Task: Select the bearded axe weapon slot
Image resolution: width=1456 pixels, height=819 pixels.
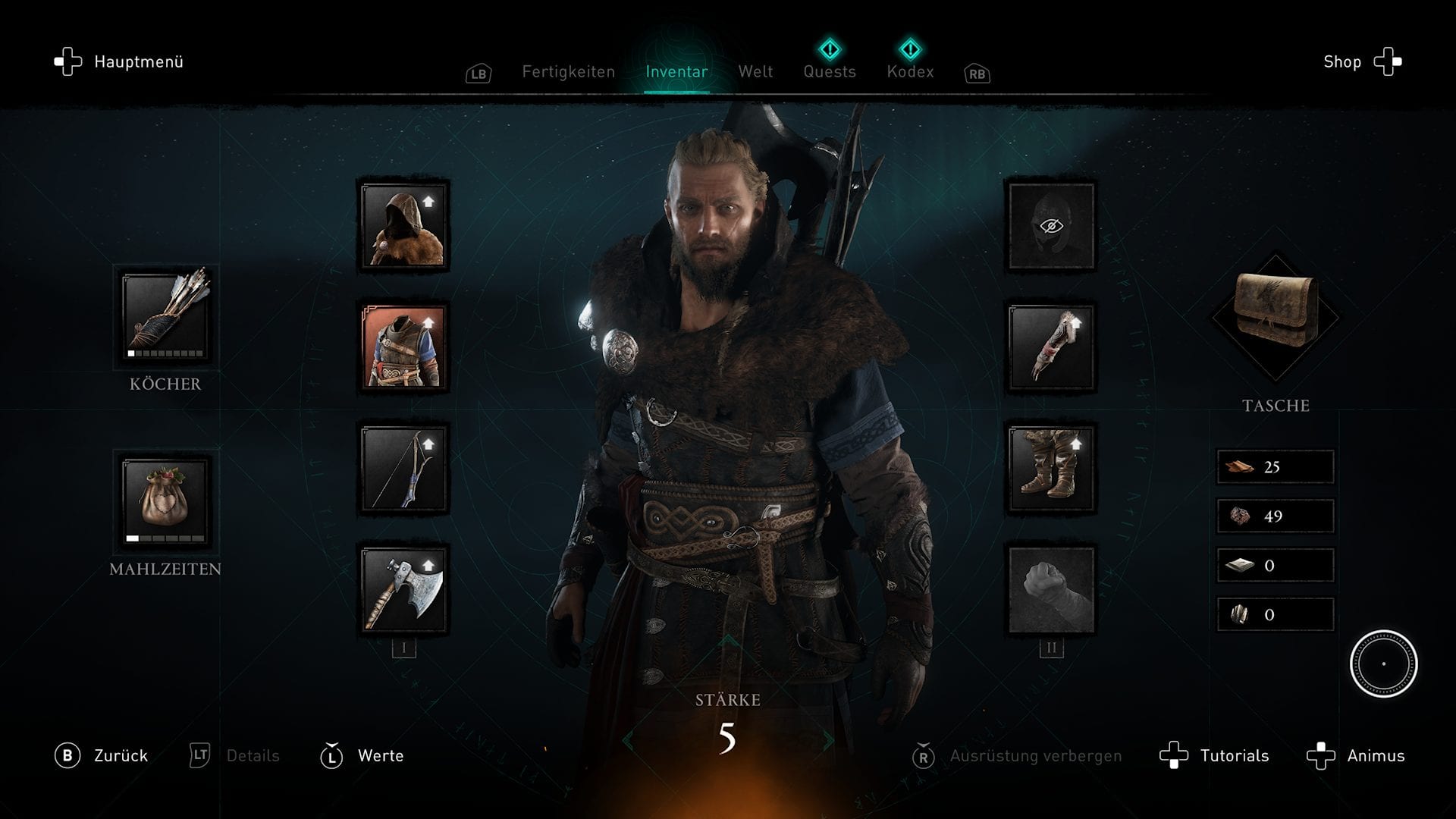Action: coord(403,590)
